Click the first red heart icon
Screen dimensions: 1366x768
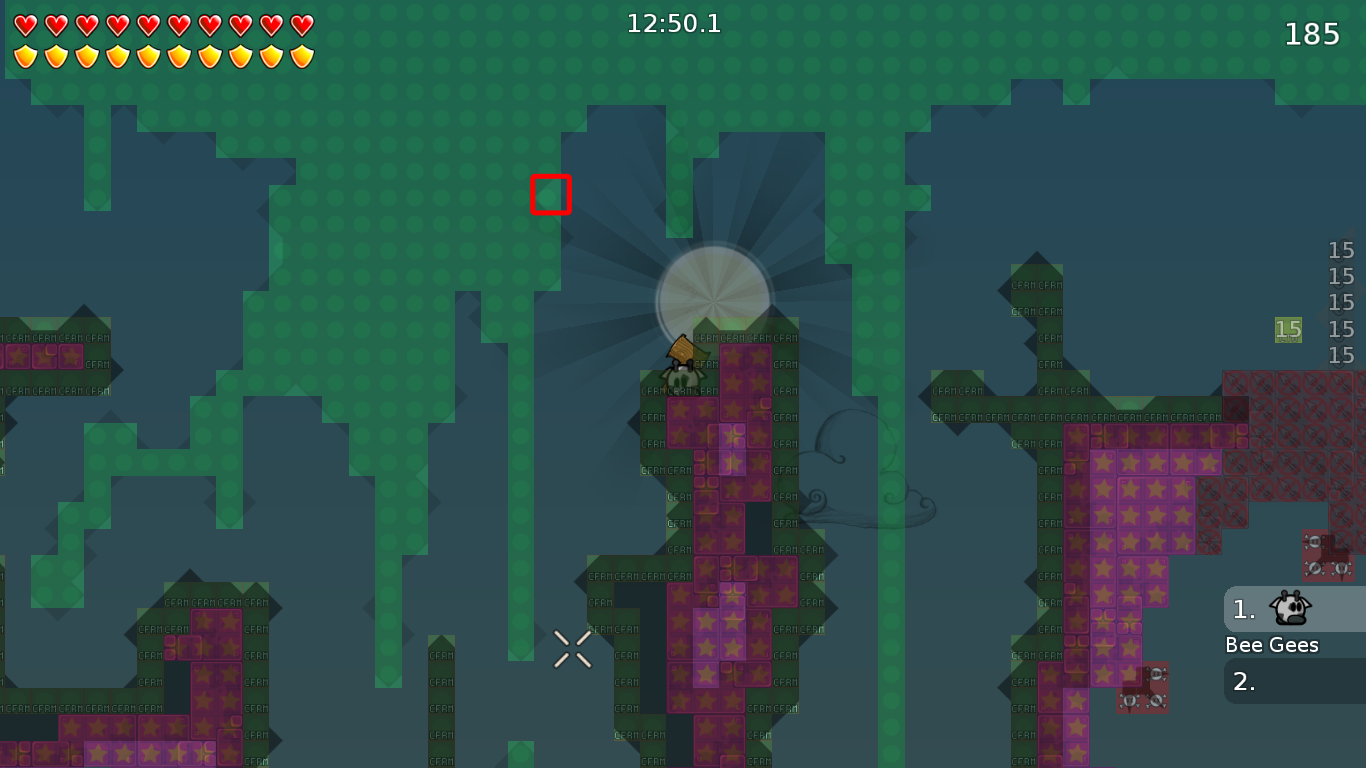pyautogui.click(x=25, y=22)
